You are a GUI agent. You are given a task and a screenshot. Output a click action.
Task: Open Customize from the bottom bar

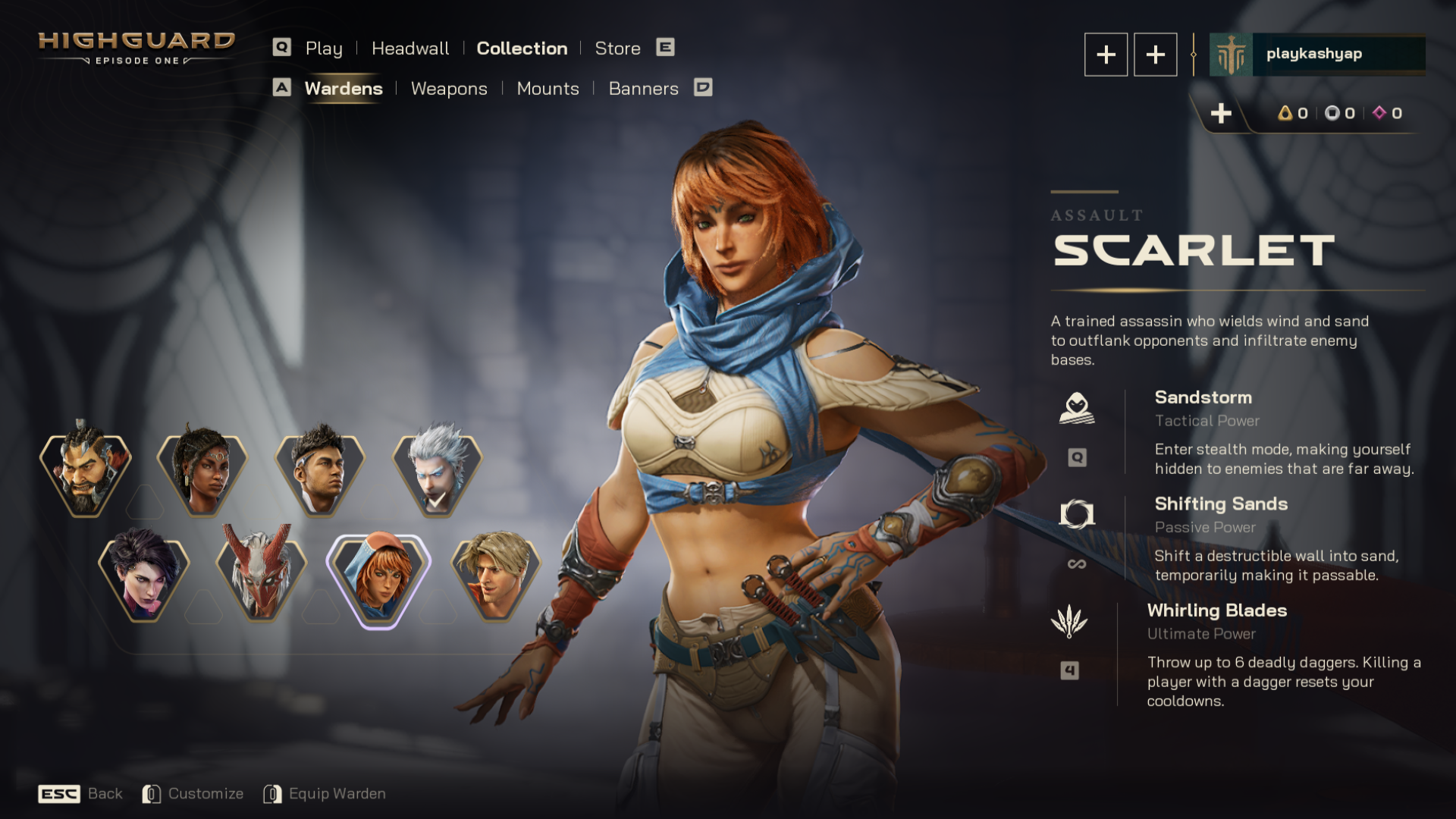coord(206,793)
